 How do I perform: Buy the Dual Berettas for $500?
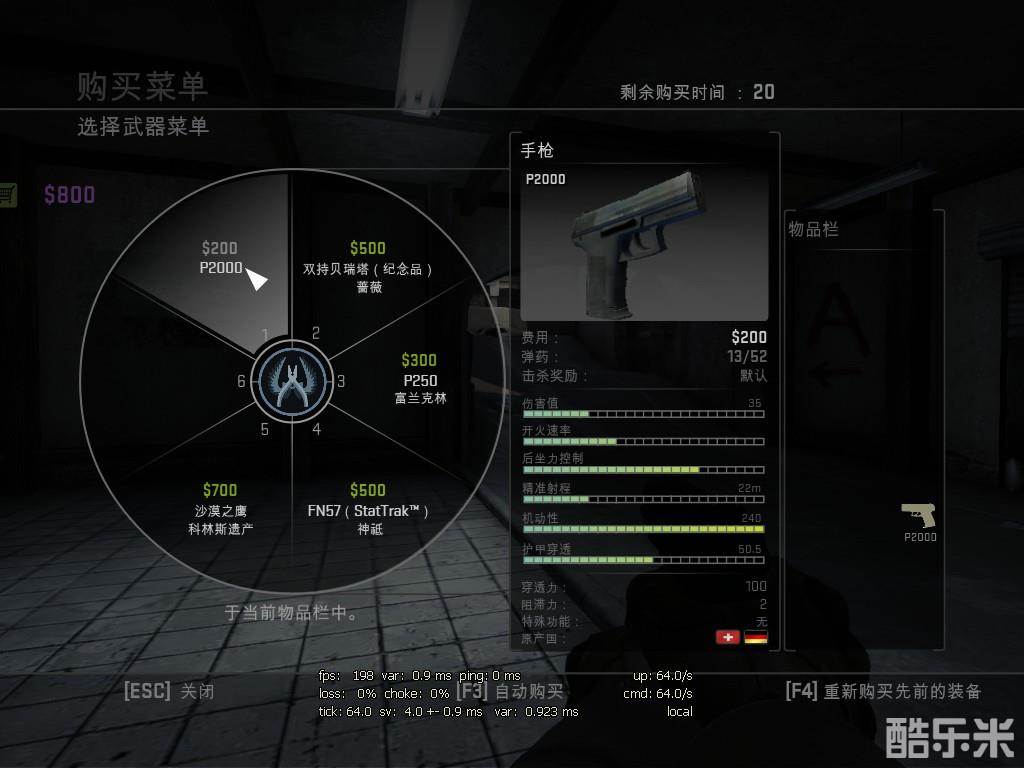click(368, 268)
